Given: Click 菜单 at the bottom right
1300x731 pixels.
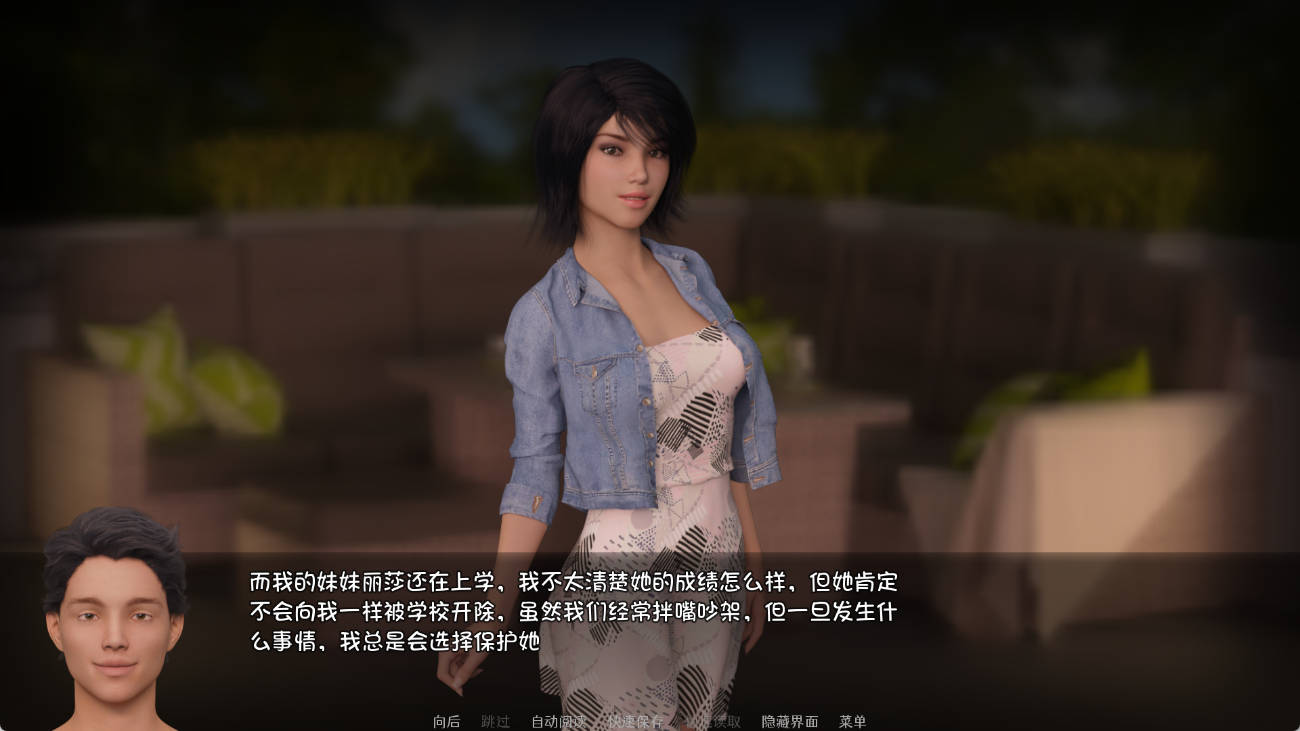Looking at the screenshot, I should click(853, 720).
